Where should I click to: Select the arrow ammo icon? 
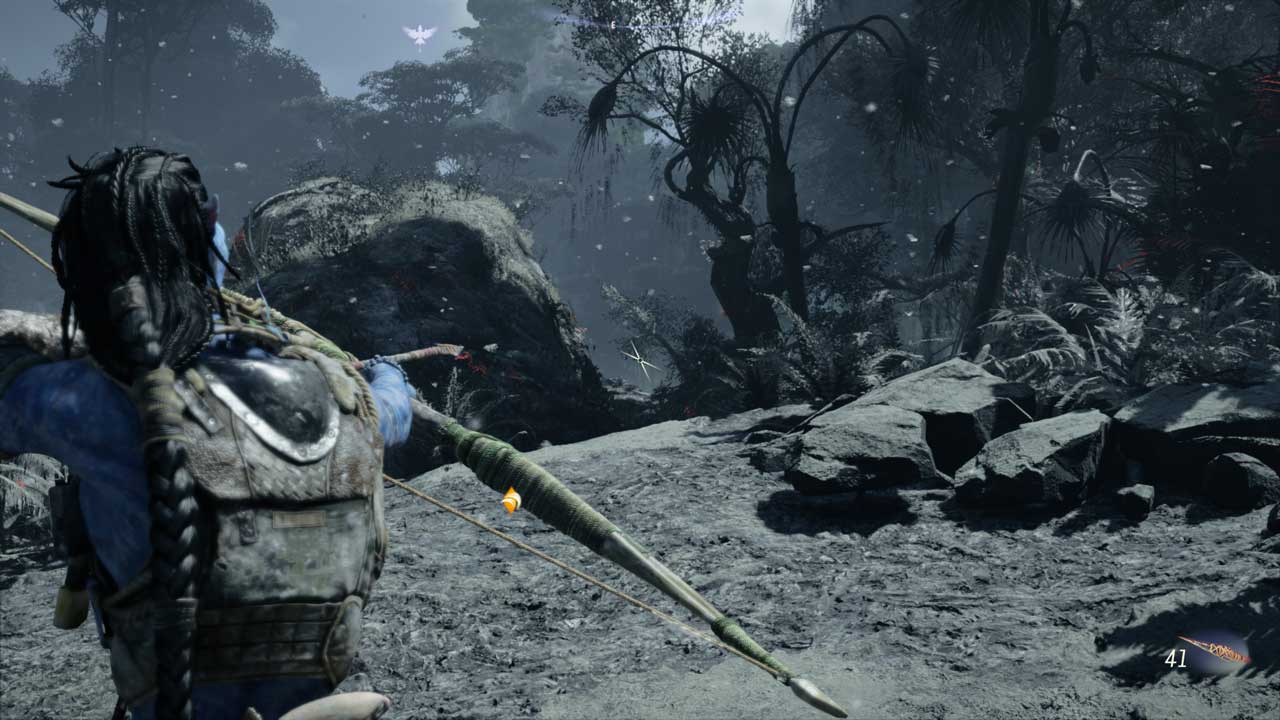[x=1214, y=651]
